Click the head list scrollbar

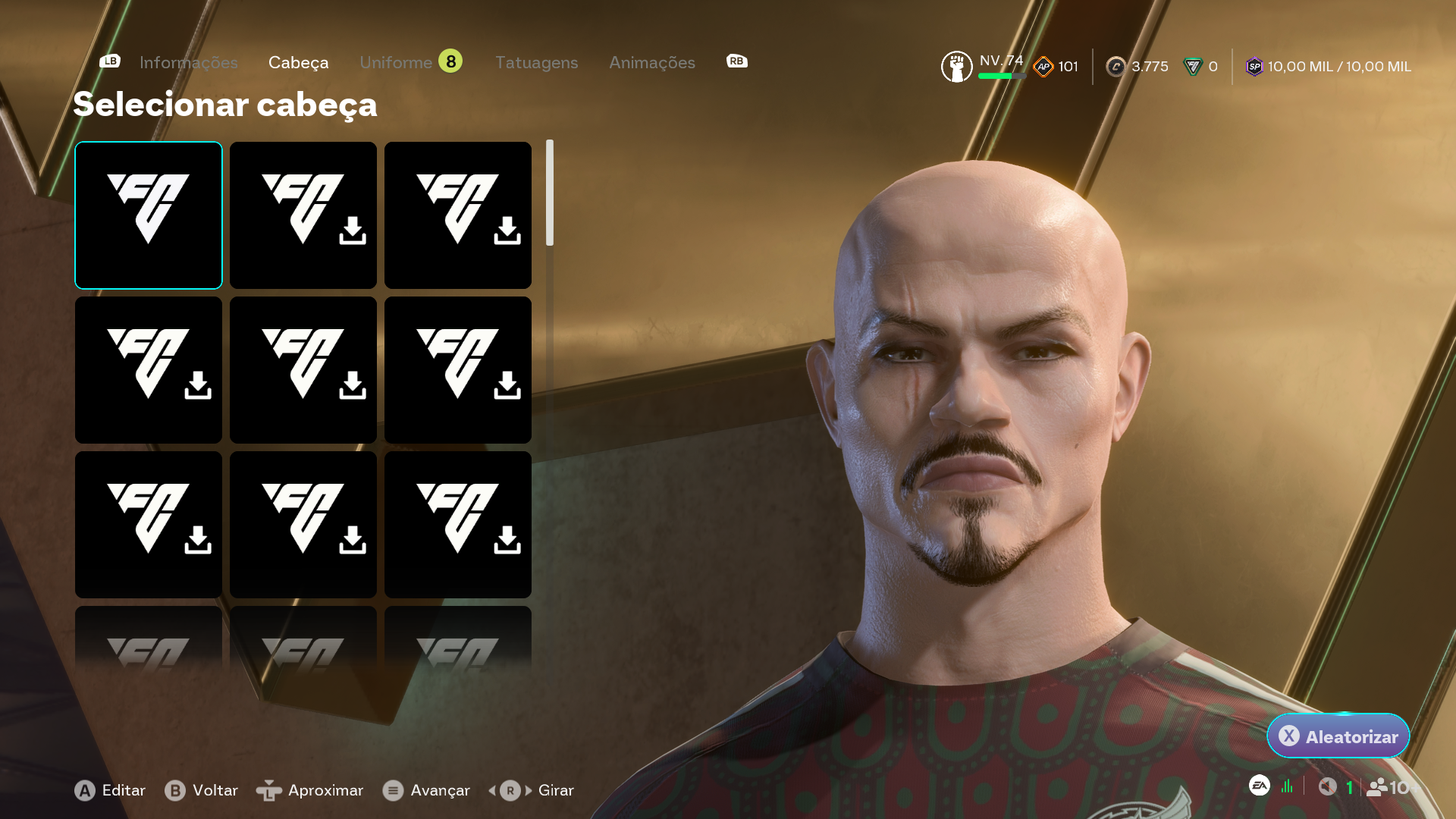[x=550, y=193]
